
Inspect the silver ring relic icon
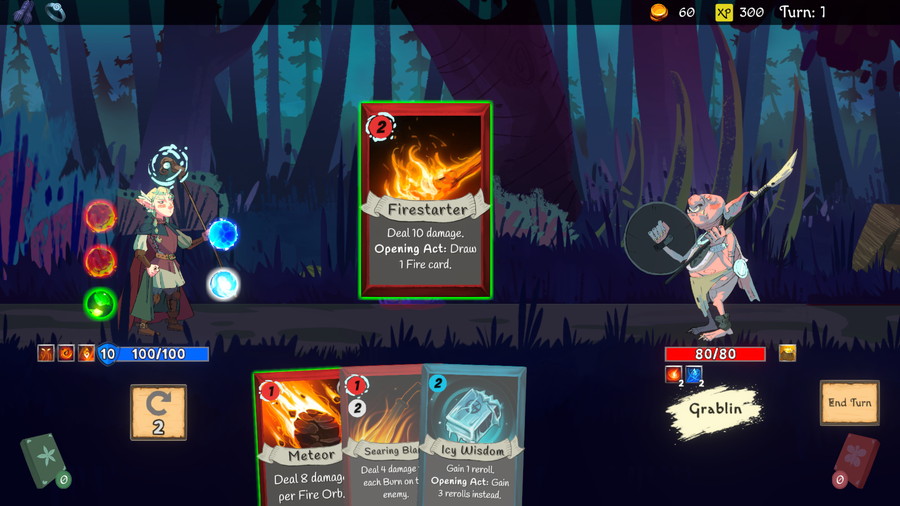point(57,12)
